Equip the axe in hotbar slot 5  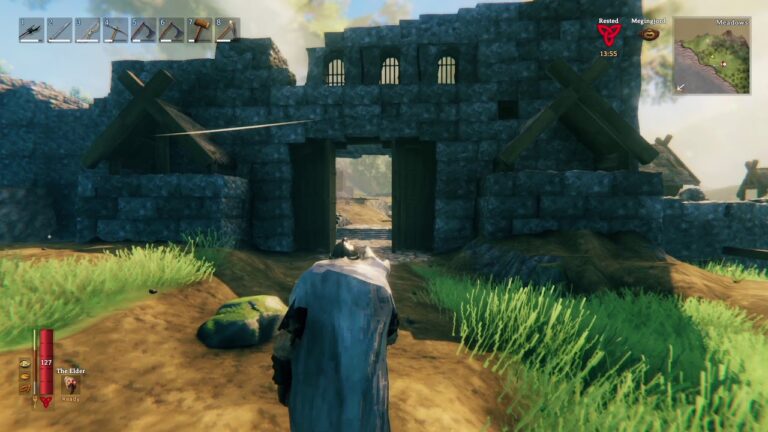click(143, 31)
